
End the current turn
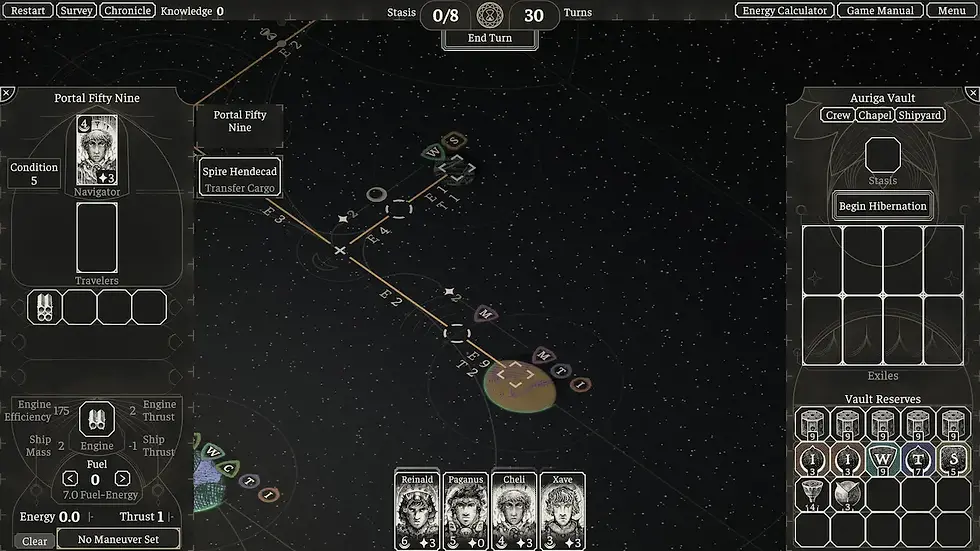[x=490, y=39]
